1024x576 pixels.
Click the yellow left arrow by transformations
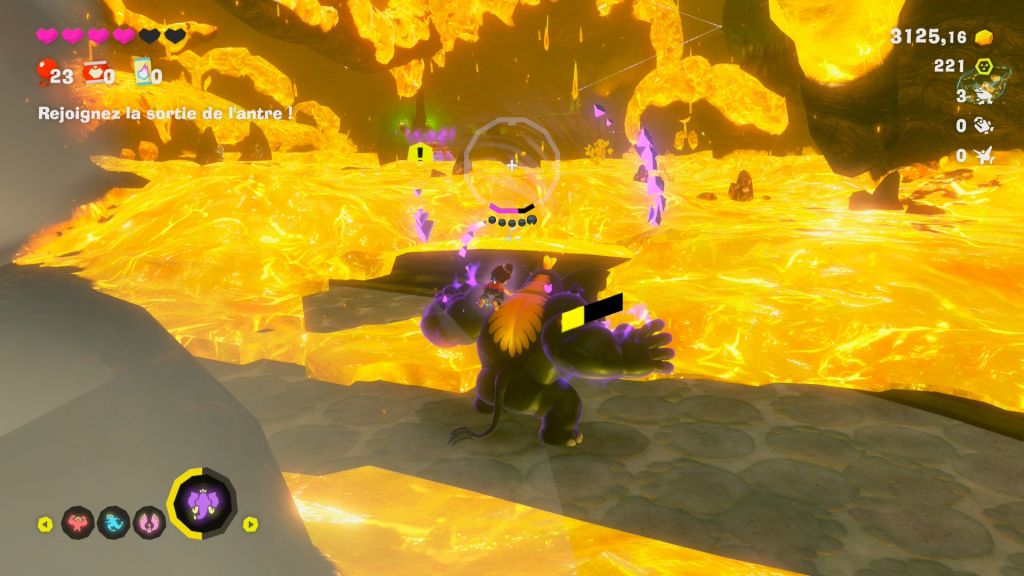(45, 523)
